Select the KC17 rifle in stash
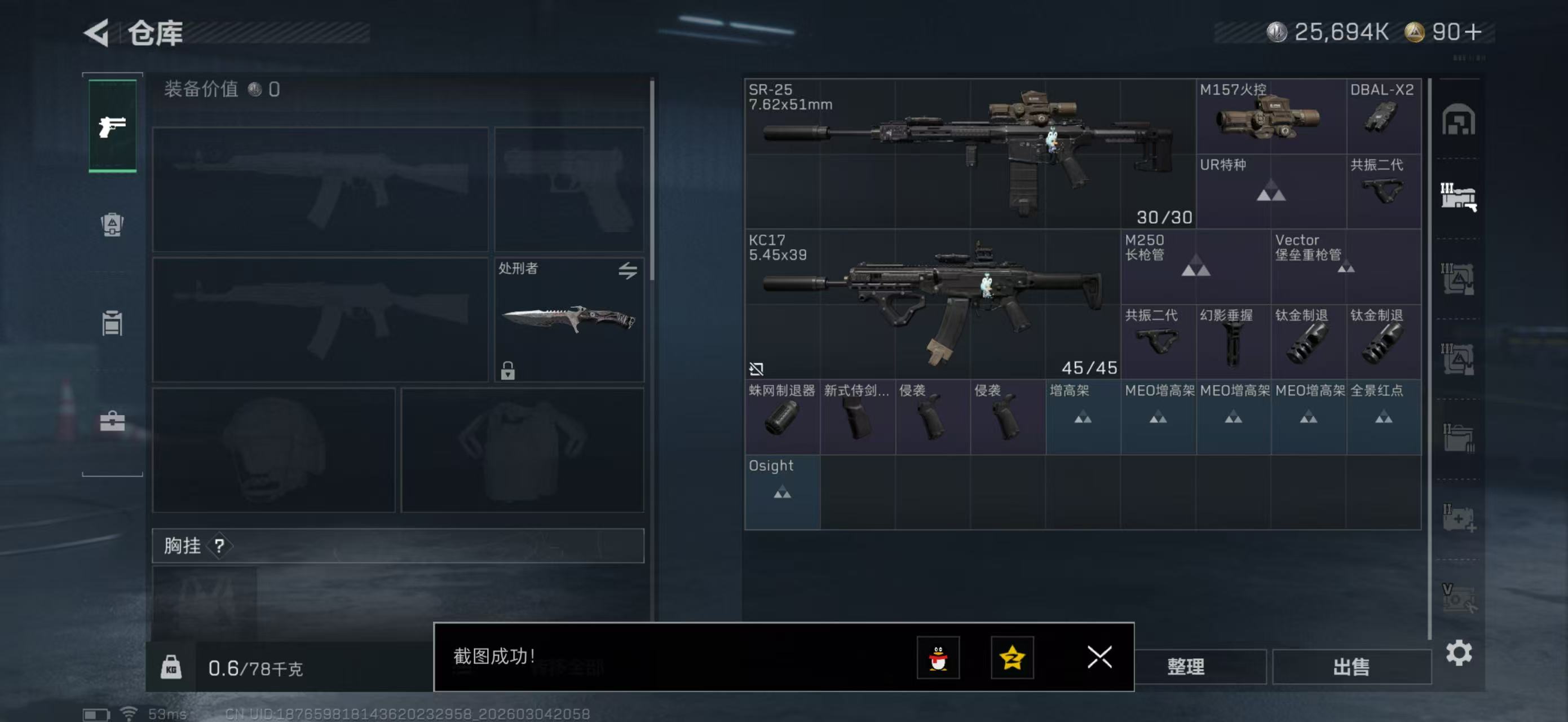 tap(931, 305)
